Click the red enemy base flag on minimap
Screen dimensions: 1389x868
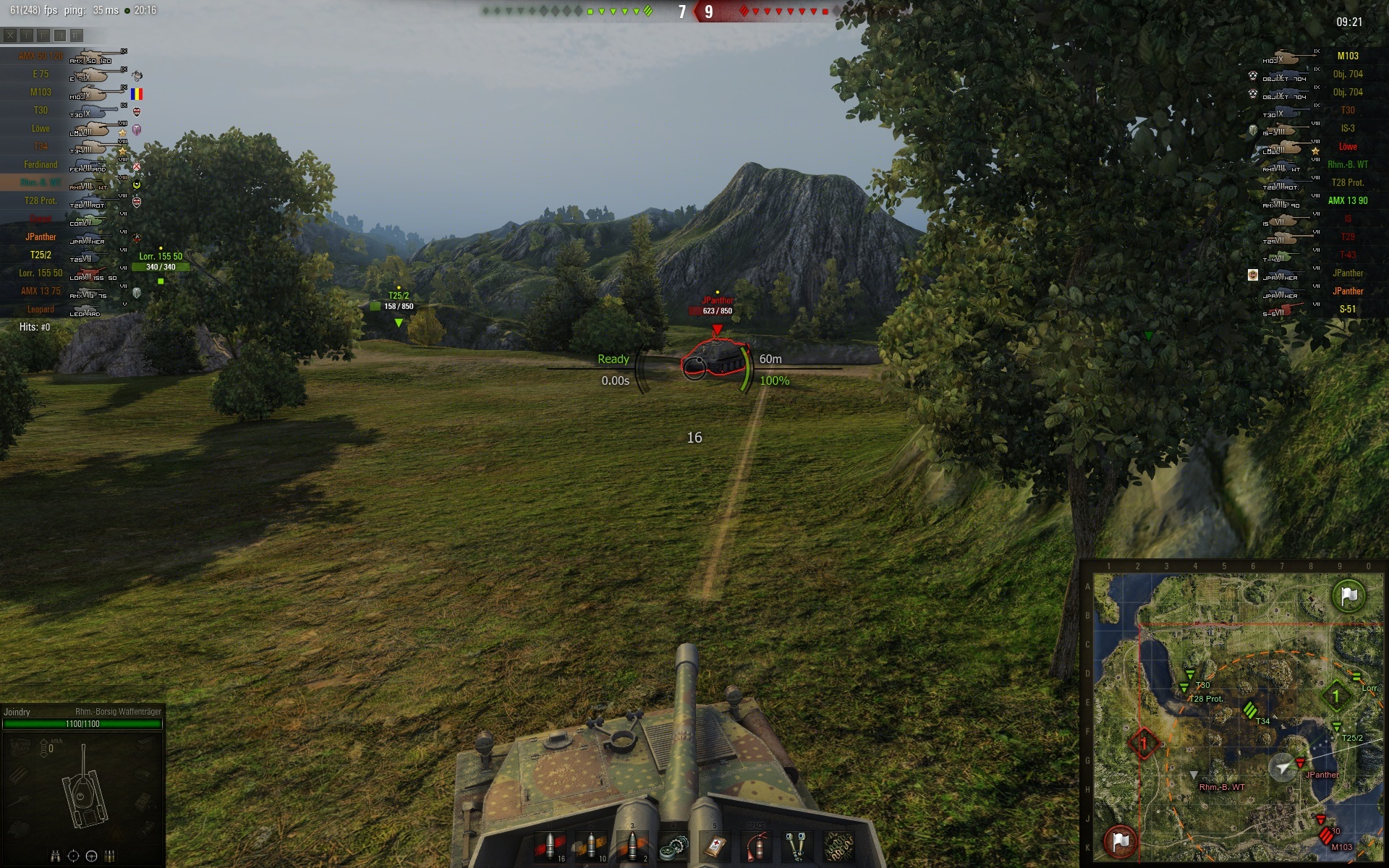1121,841
